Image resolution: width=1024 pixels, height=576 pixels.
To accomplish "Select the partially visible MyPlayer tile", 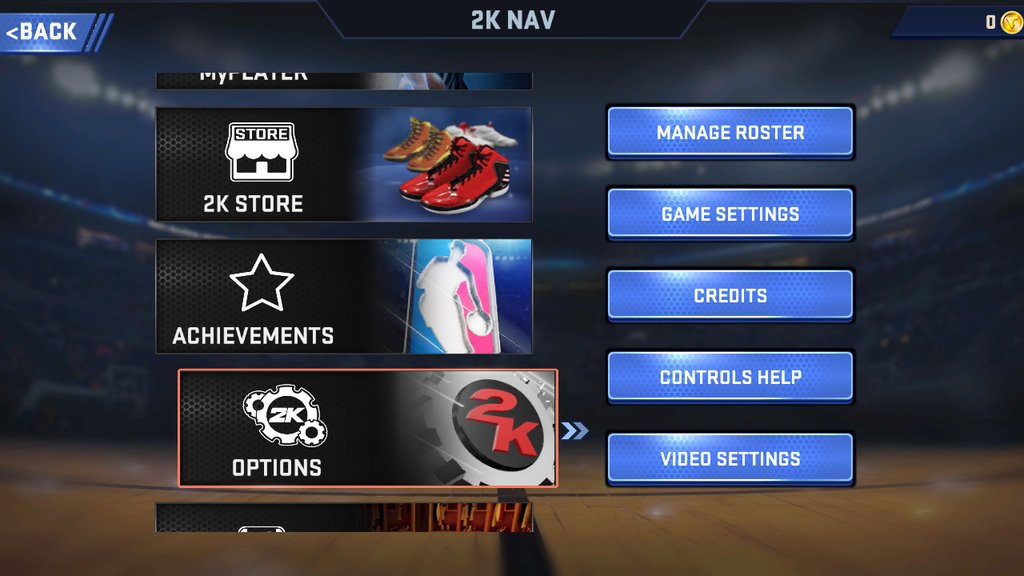I will click(344, 80).
